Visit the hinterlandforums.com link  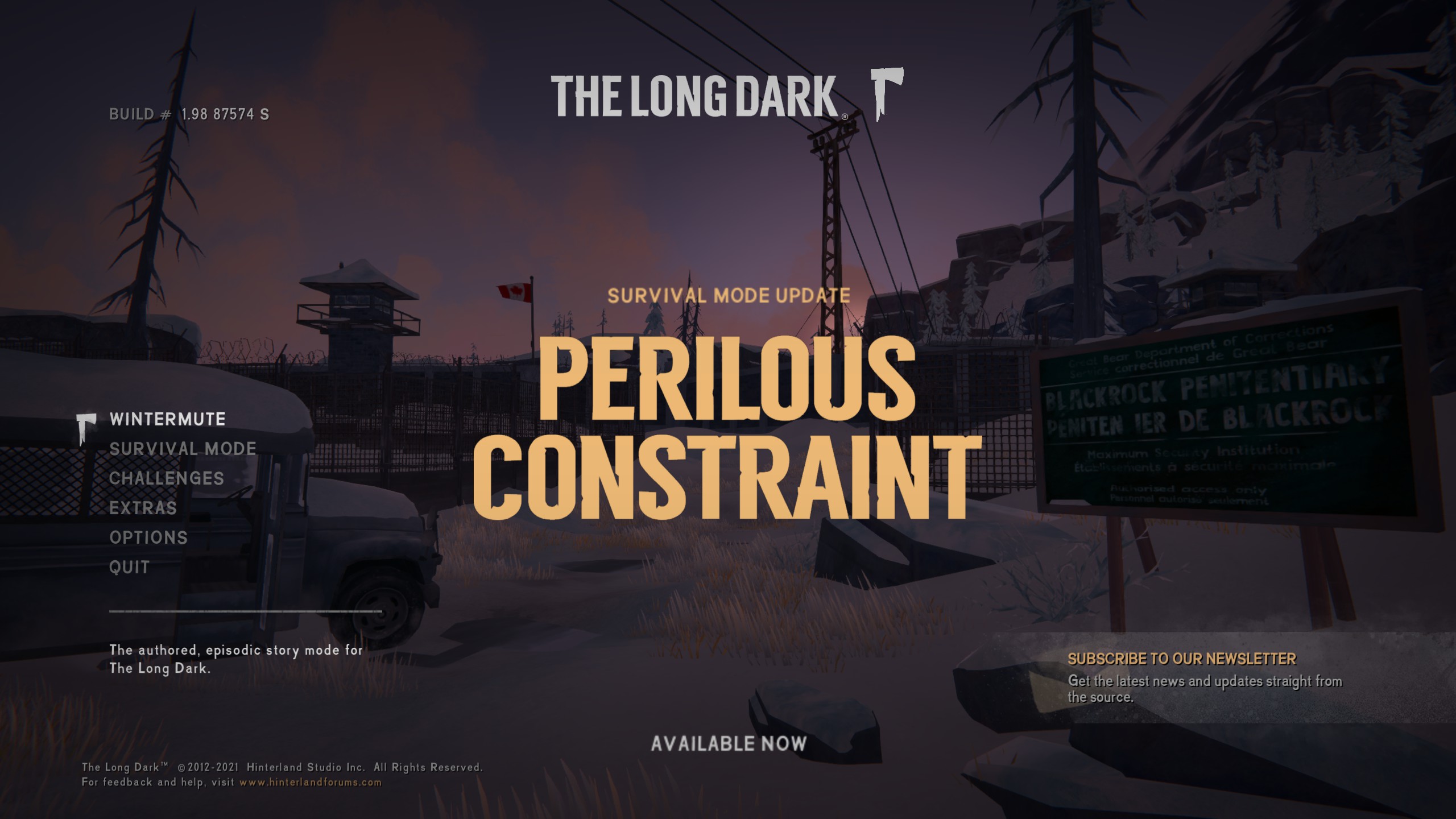point(311,783)
